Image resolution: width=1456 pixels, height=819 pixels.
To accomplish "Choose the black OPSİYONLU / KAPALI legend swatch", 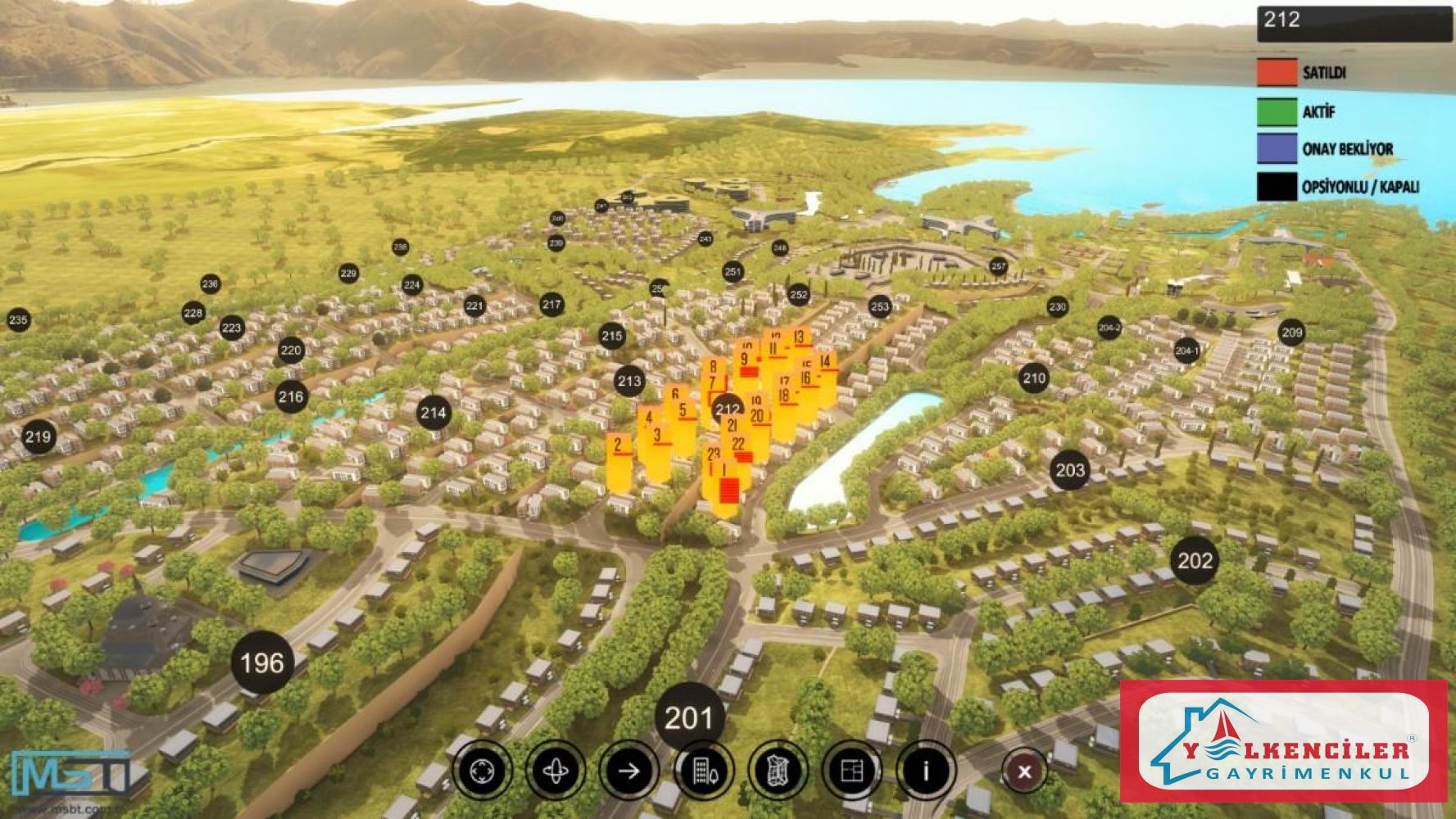I will click(x=1277, y=188).
